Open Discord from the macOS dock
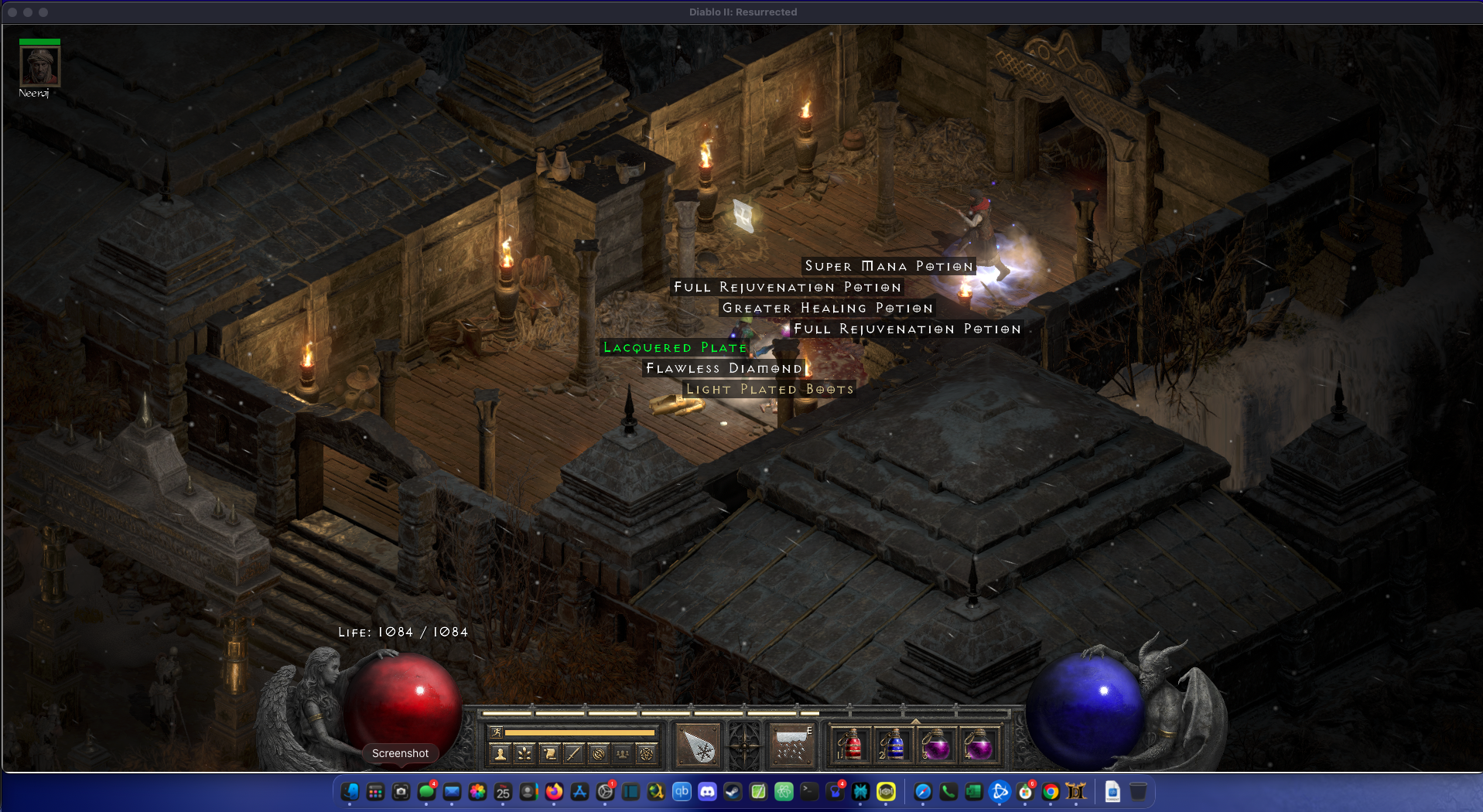Screen dimensions: 1483x812 tap(707, 792)
